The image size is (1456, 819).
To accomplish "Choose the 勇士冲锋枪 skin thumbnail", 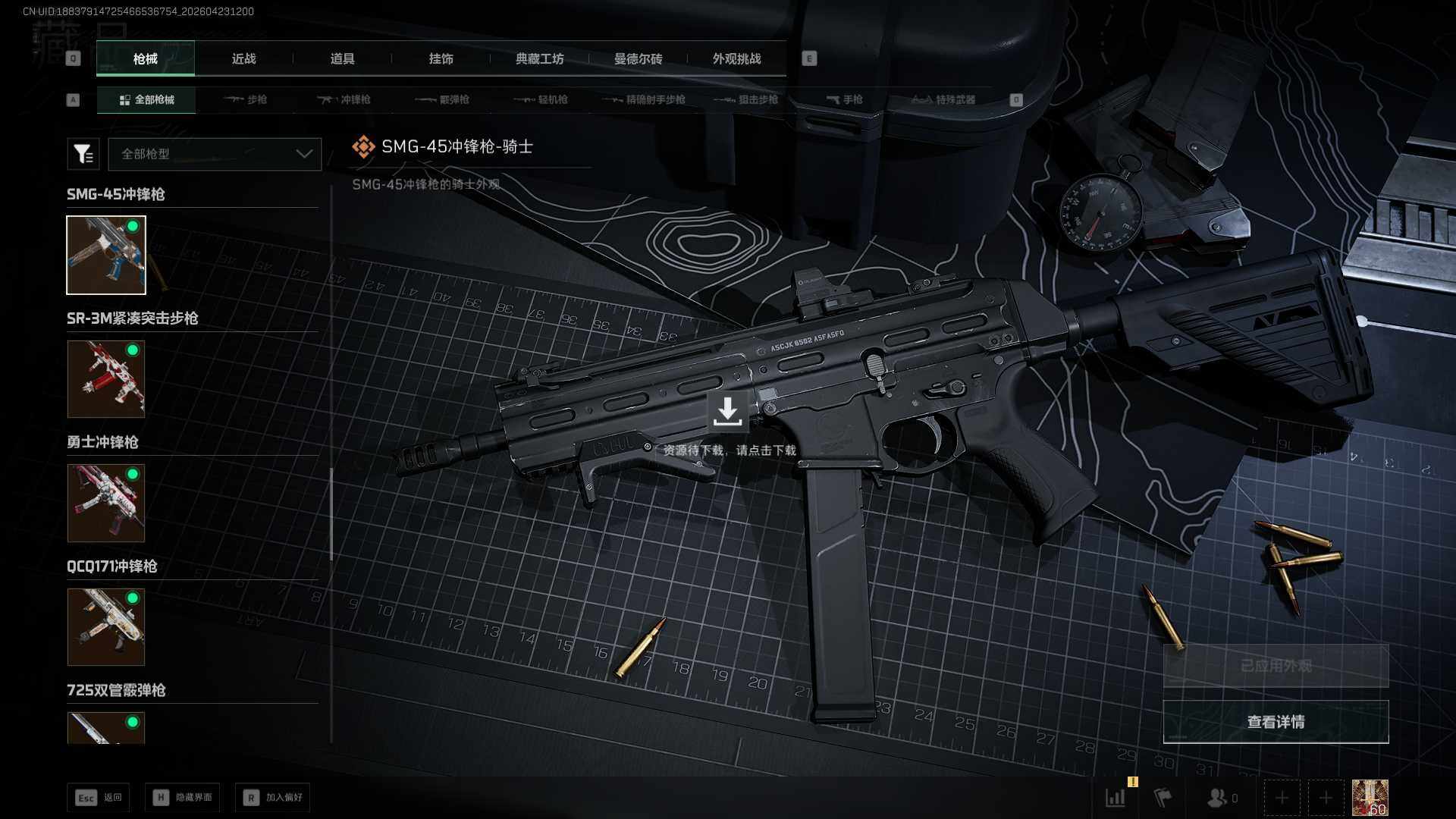I will pos(106,503).
